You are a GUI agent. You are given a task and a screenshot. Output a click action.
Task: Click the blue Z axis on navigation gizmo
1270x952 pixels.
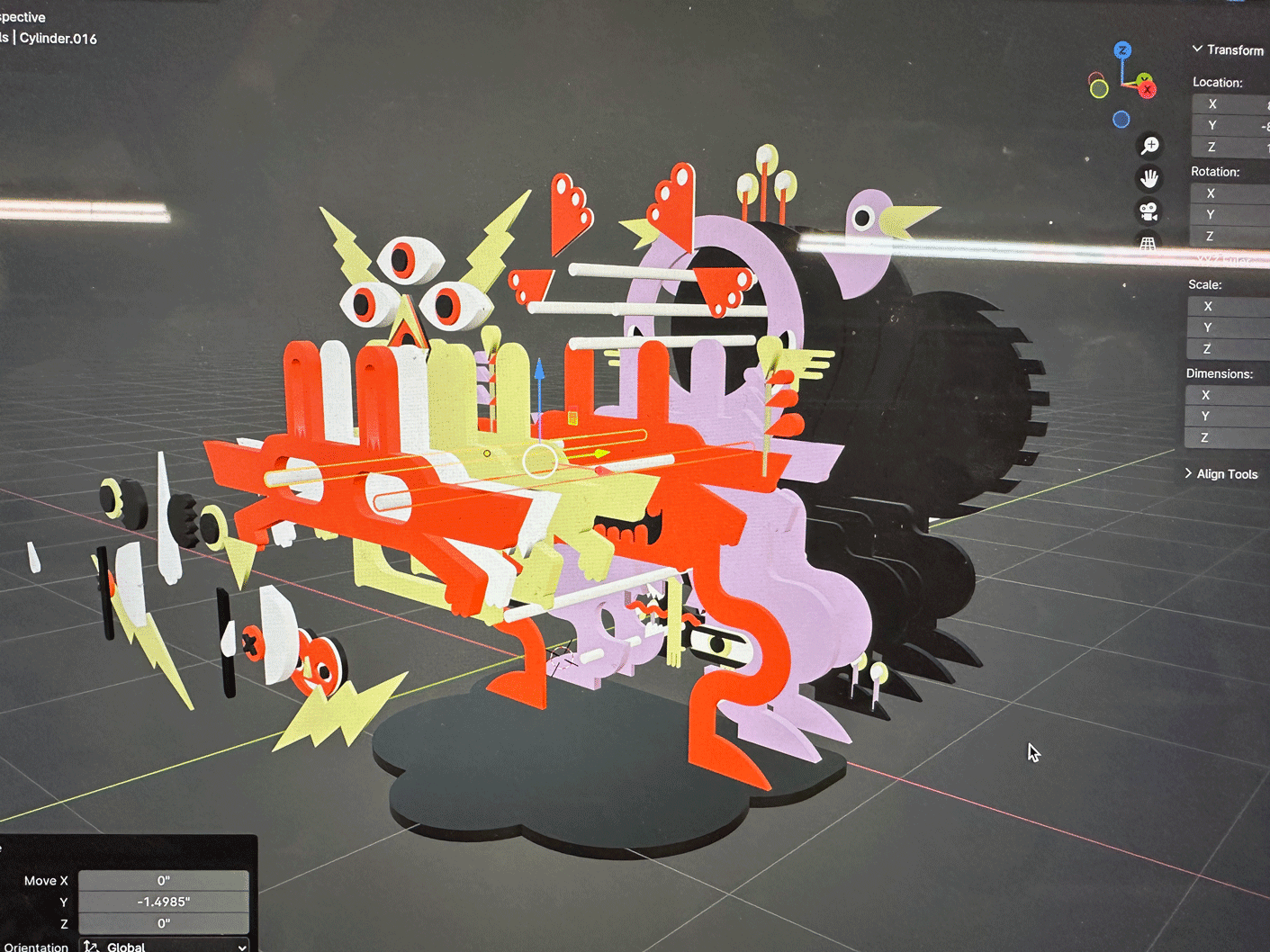click(1122, 50)
